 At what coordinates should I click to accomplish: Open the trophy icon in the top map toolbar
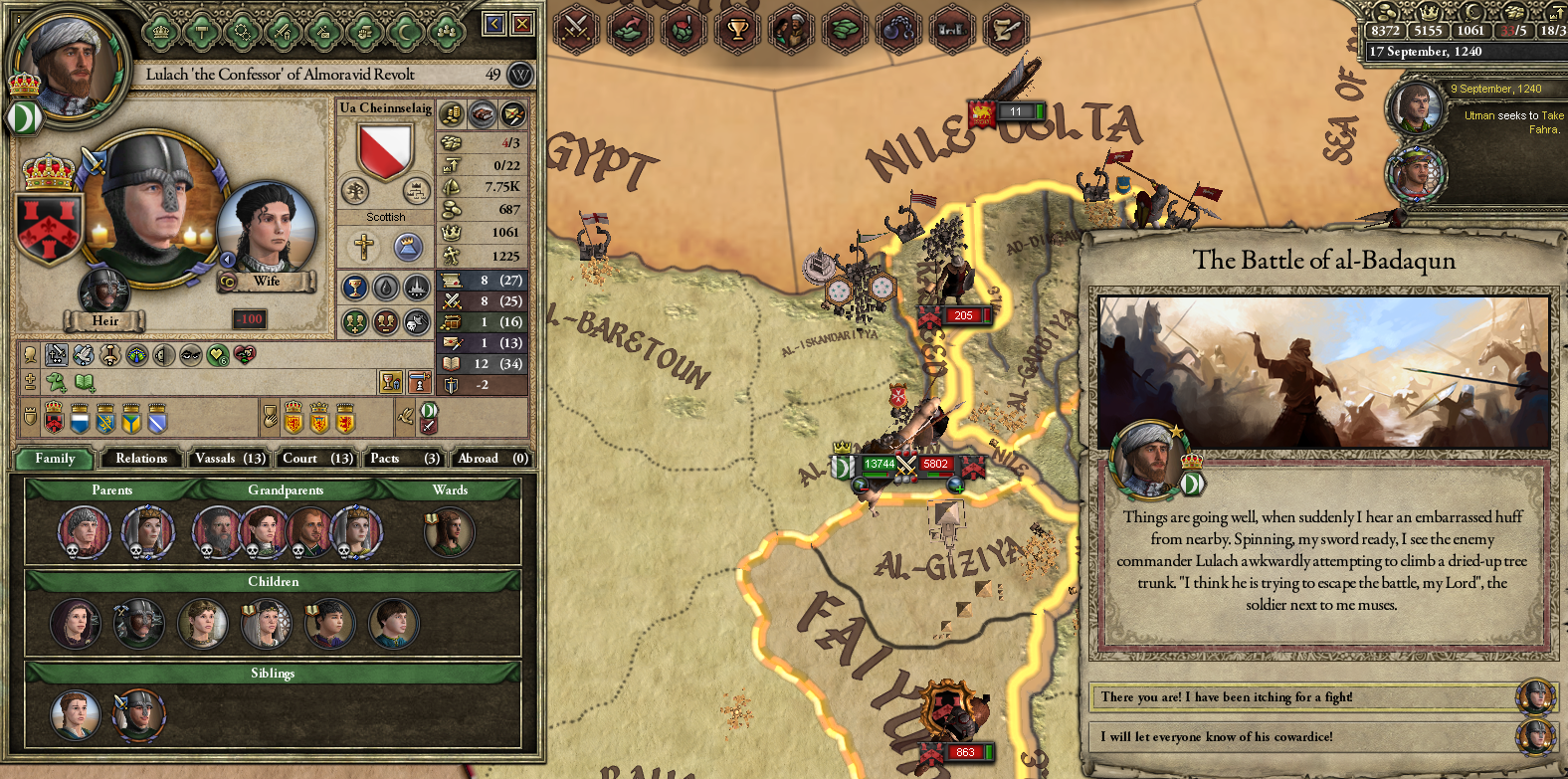737,30
